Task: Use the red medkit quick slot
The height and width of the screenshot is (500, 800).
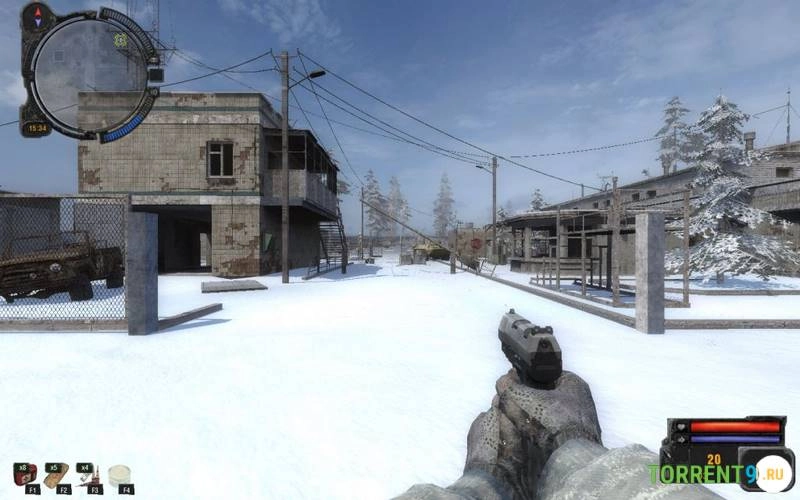Action: tap(24, 473)
